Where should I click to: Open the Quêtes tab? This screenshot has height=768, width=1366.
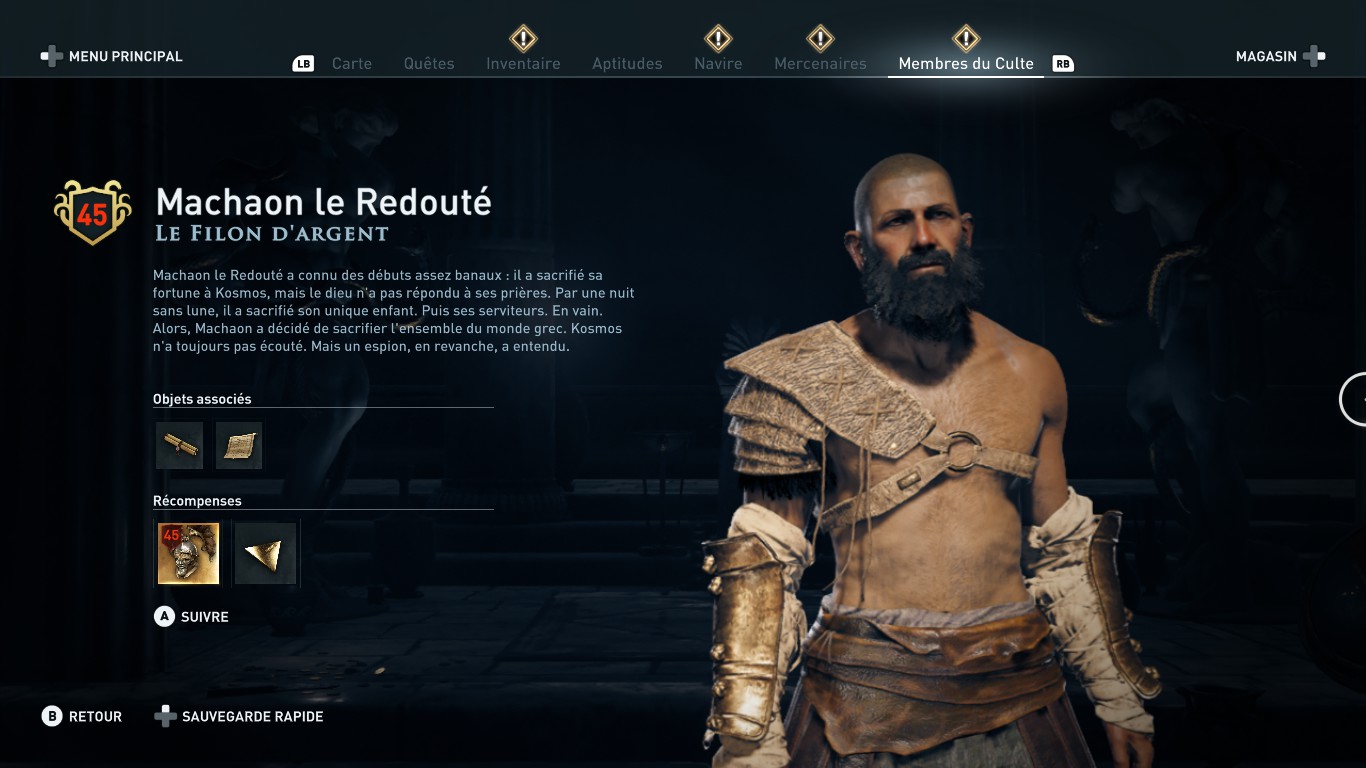point(429,63)
